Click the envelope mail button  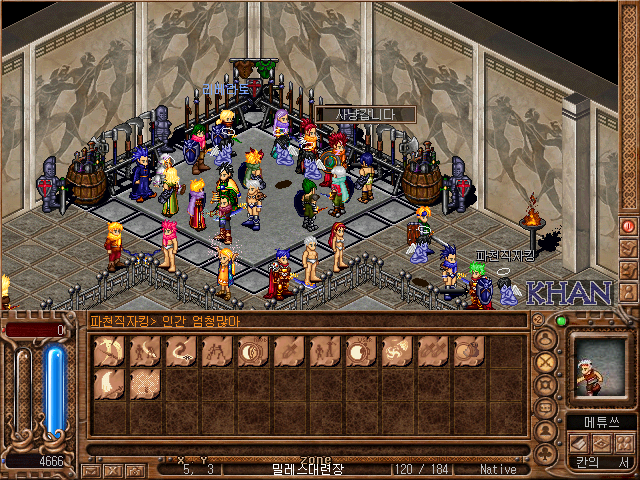pyautogui.click(x=91, y=469)
